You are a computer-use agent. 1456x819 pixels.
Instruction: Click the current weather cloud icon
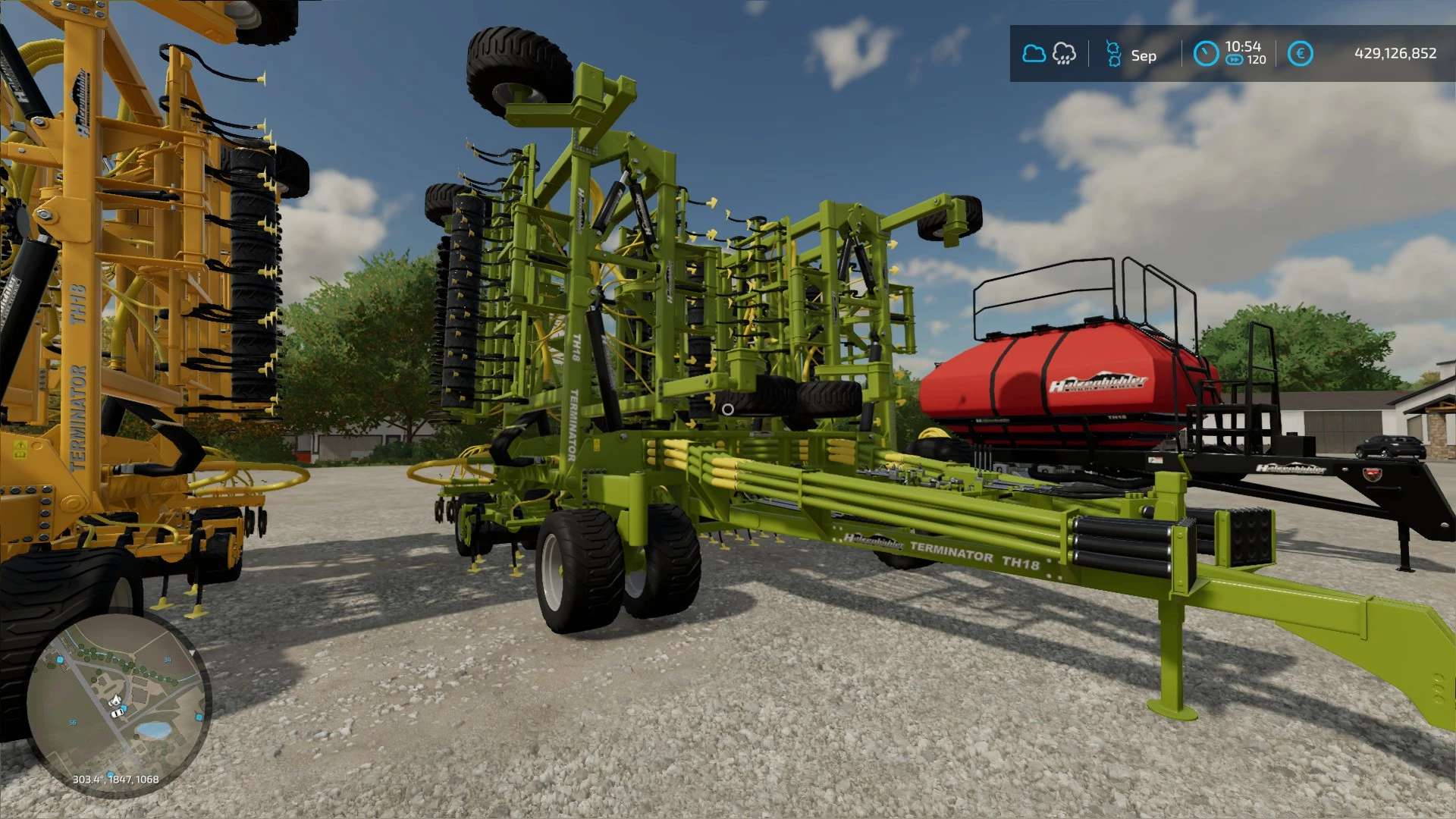point(1034,54)
